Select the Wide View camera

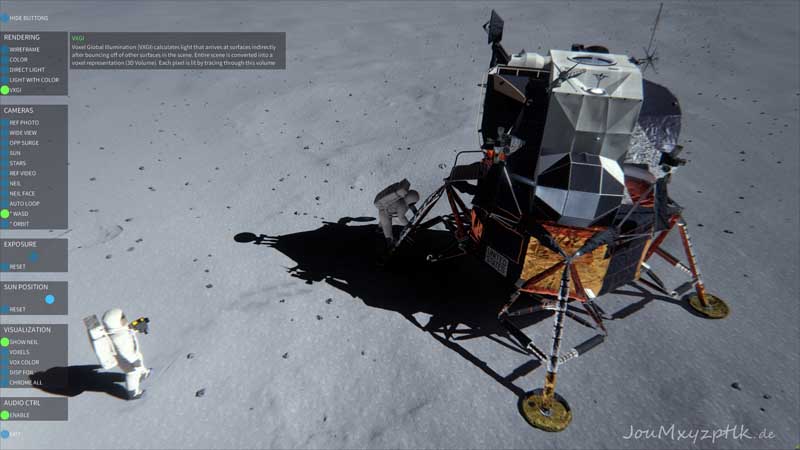click(5, 132)
